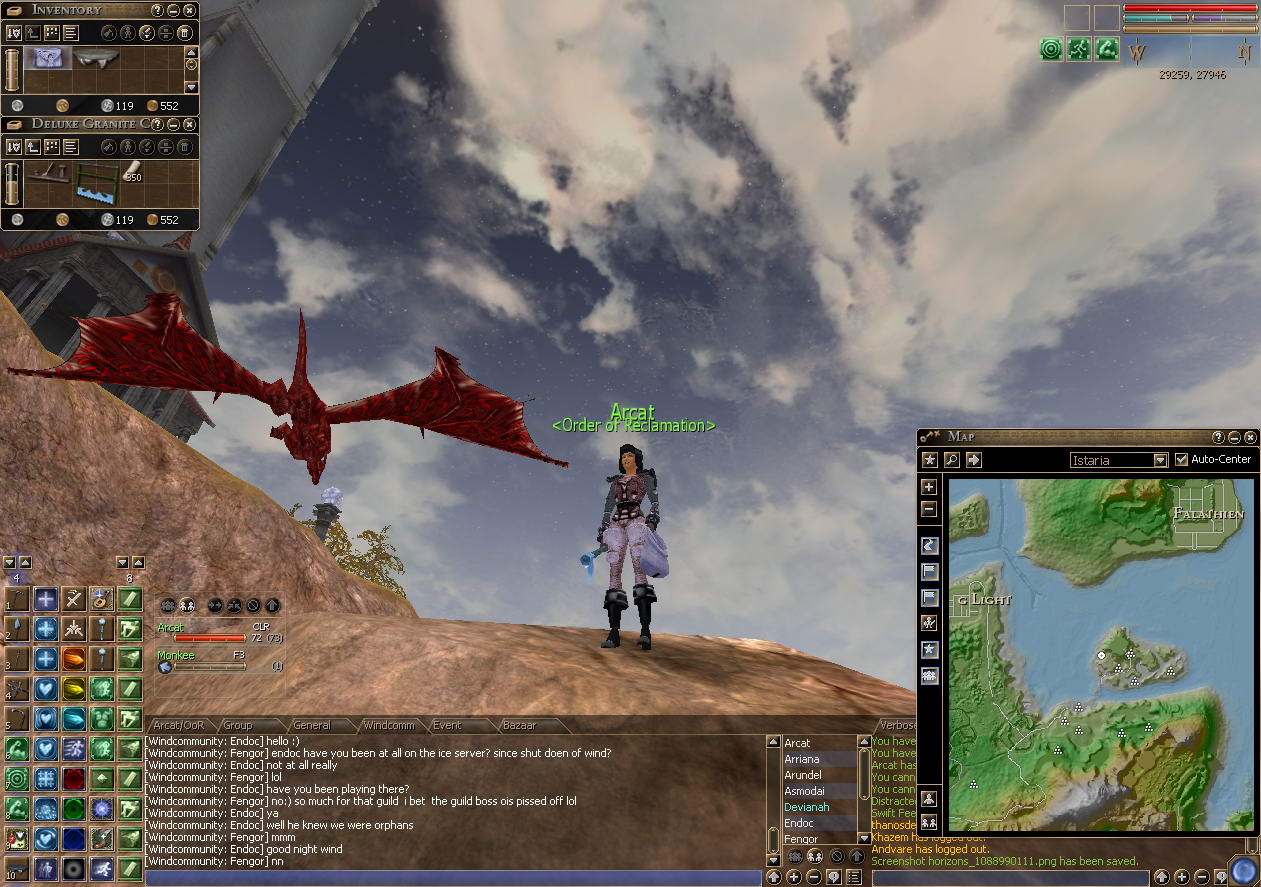Viewport: 1261px width, 887px height.
Task: Minimize the Deluxe Granite container window
Action: 174,124
